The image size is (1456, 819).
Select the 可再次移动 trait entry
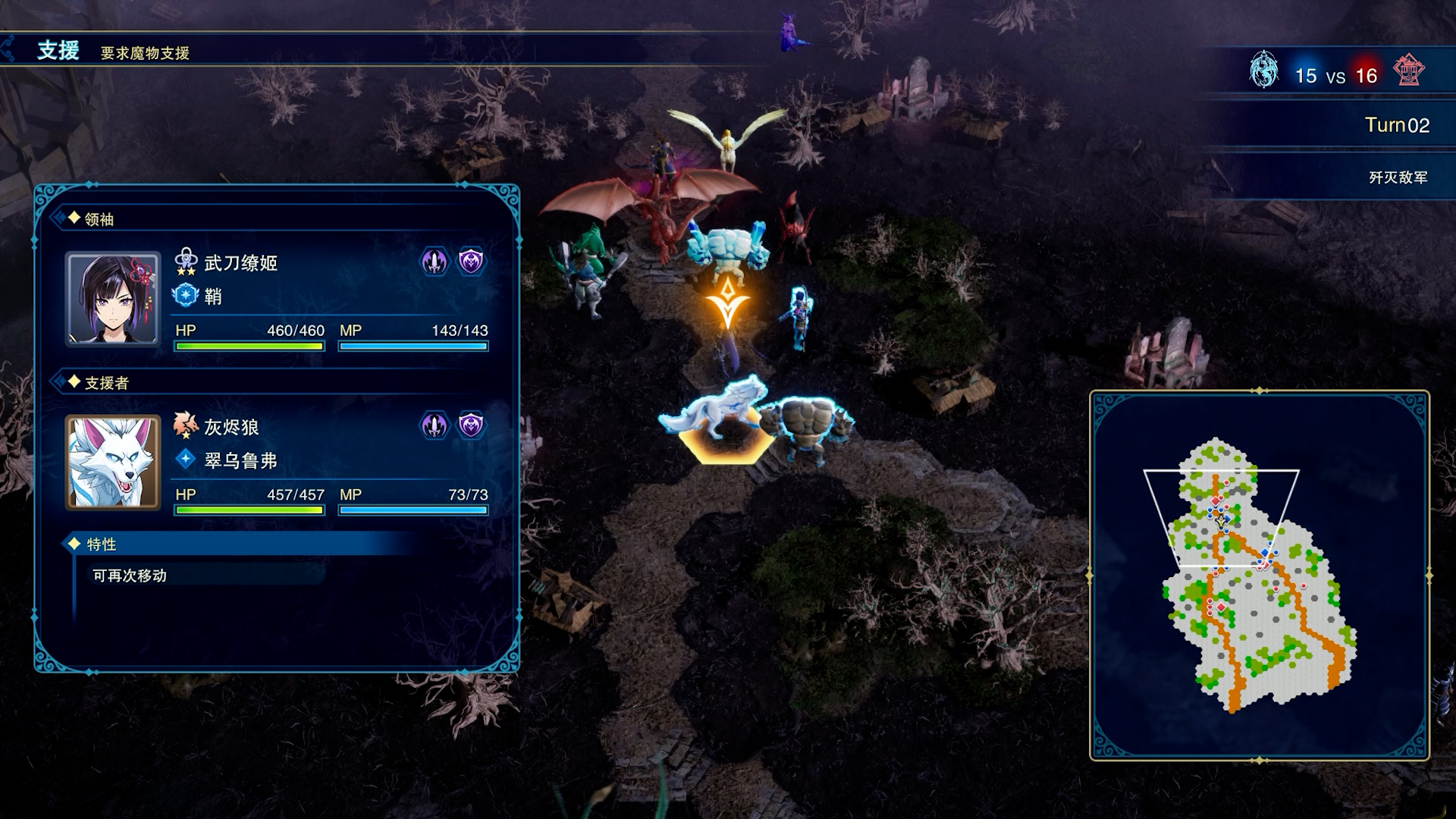click(x=130, y=576)
